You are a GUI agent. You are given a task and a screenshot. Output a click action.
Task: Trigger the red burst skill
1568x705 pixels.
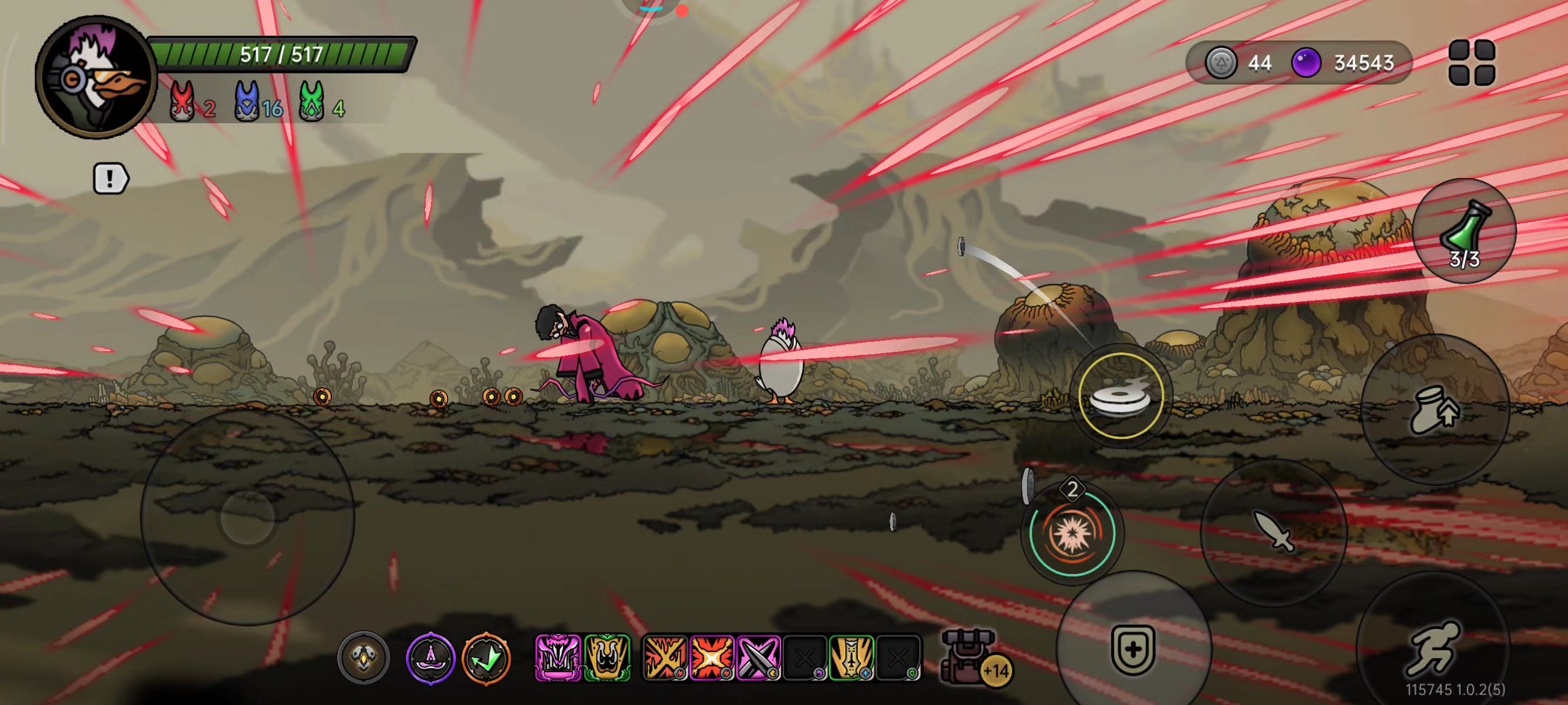tap(1072, 533)
